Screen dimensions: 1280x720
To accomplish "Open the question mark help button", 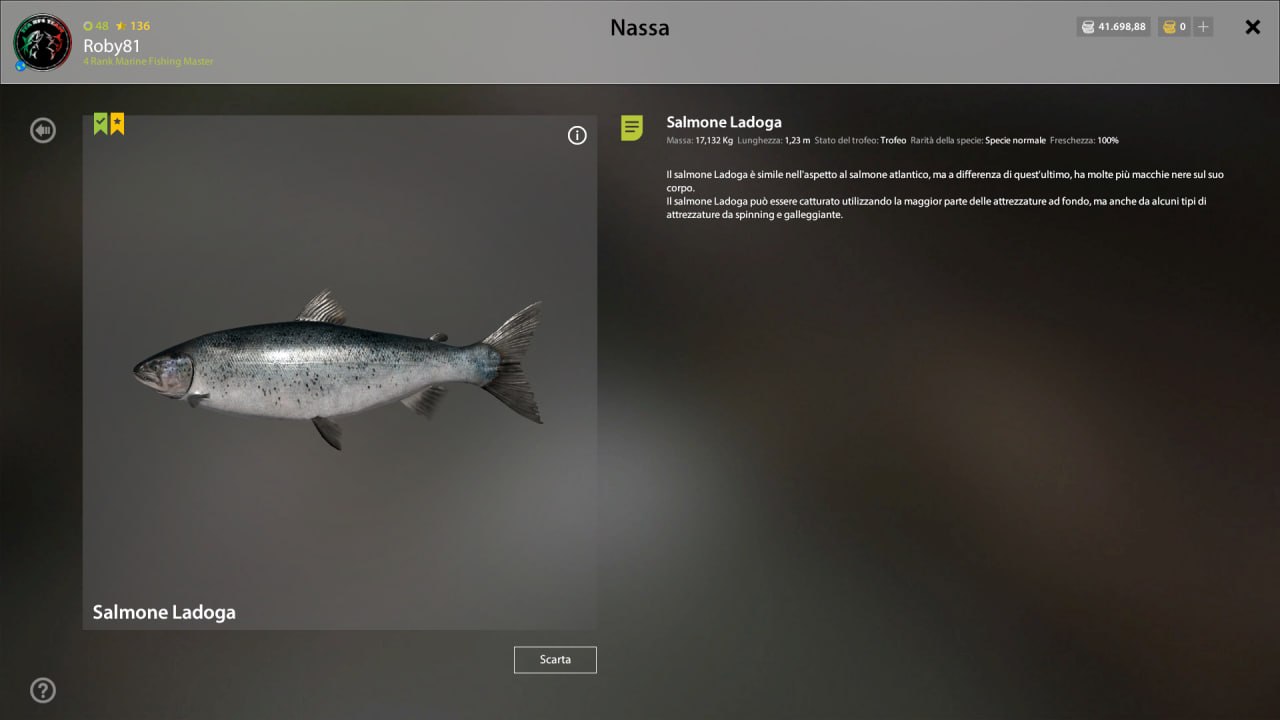I will [x=43, y=690].
